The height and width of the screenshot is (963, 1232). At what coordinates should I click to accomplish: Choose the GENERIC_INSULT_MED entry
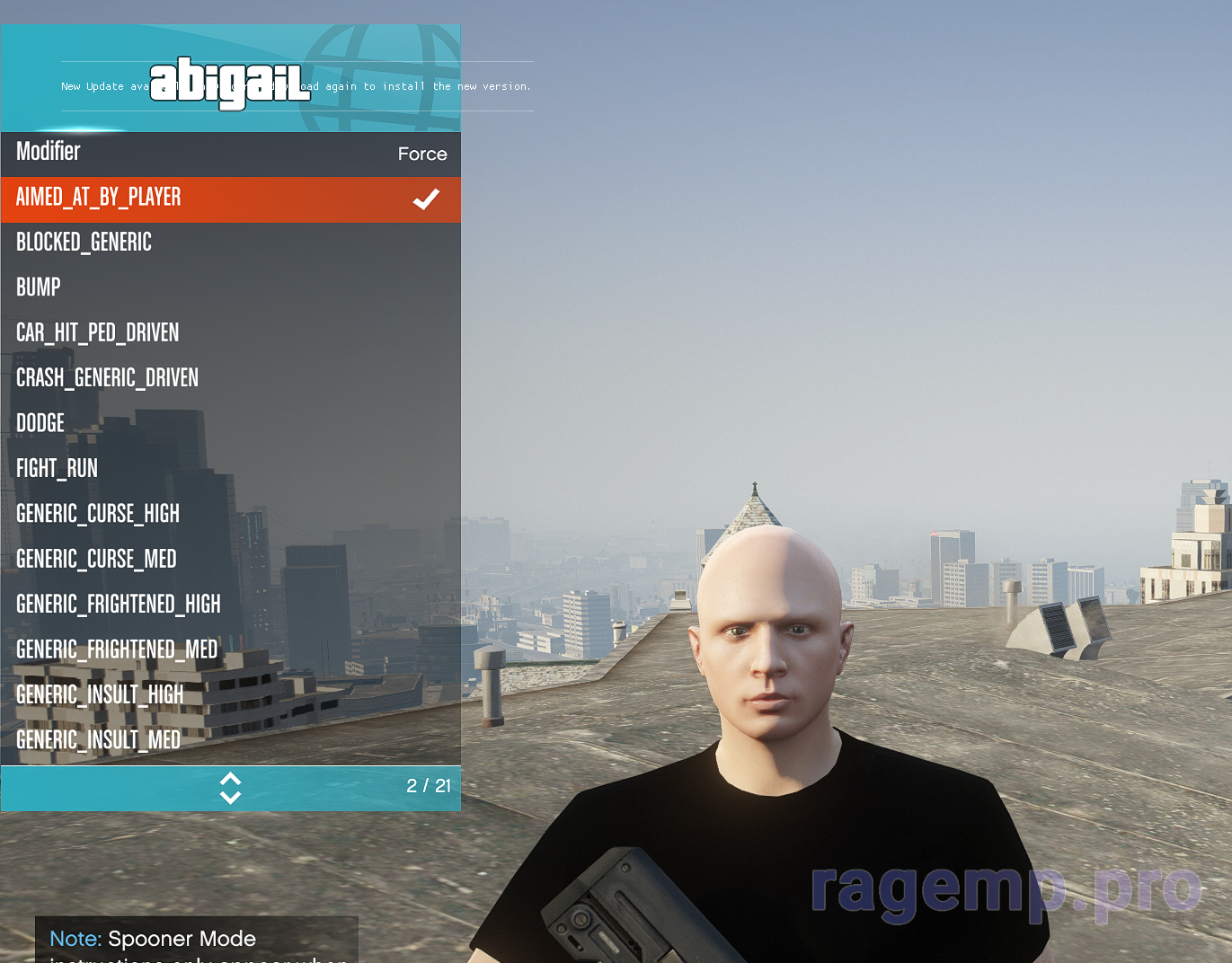pyautogui.click(x=230, y=740)
